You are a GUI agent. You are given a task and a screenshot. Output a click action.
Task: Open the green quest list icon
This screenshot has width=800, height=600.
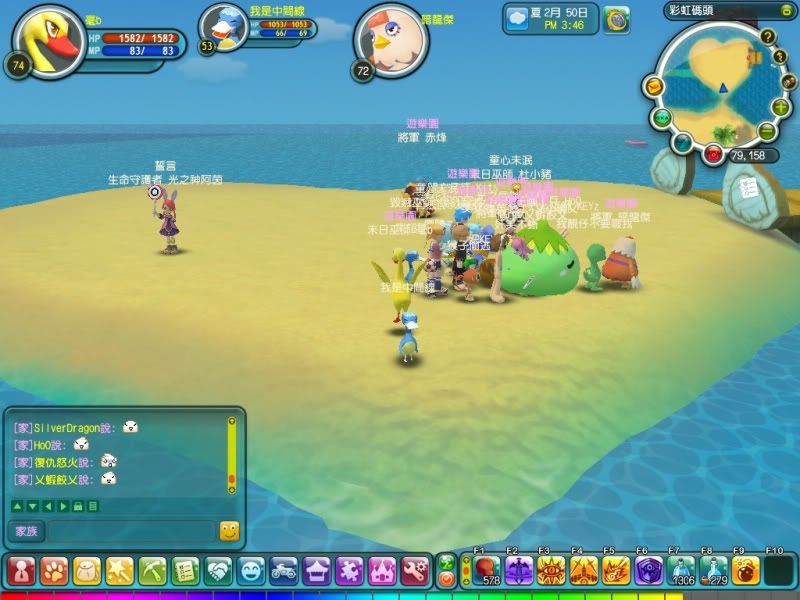[x=185, y=571]
